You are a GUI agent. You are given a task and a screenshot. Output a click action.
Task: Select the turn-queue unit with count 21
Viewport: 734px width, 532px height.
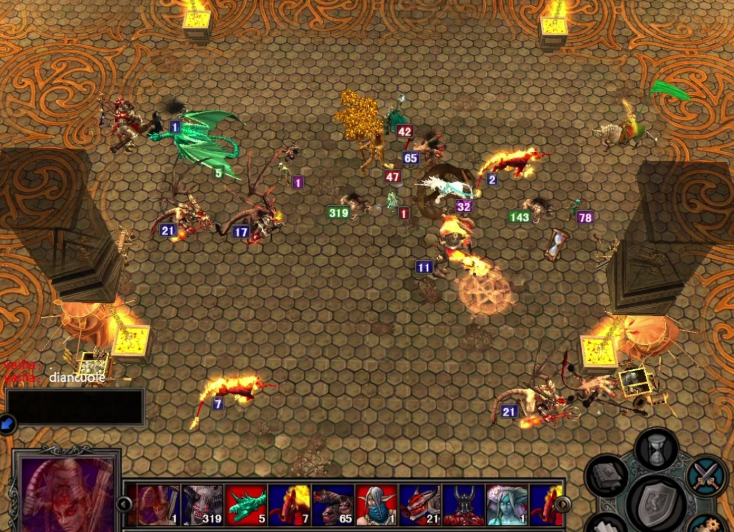pos(418,506)
